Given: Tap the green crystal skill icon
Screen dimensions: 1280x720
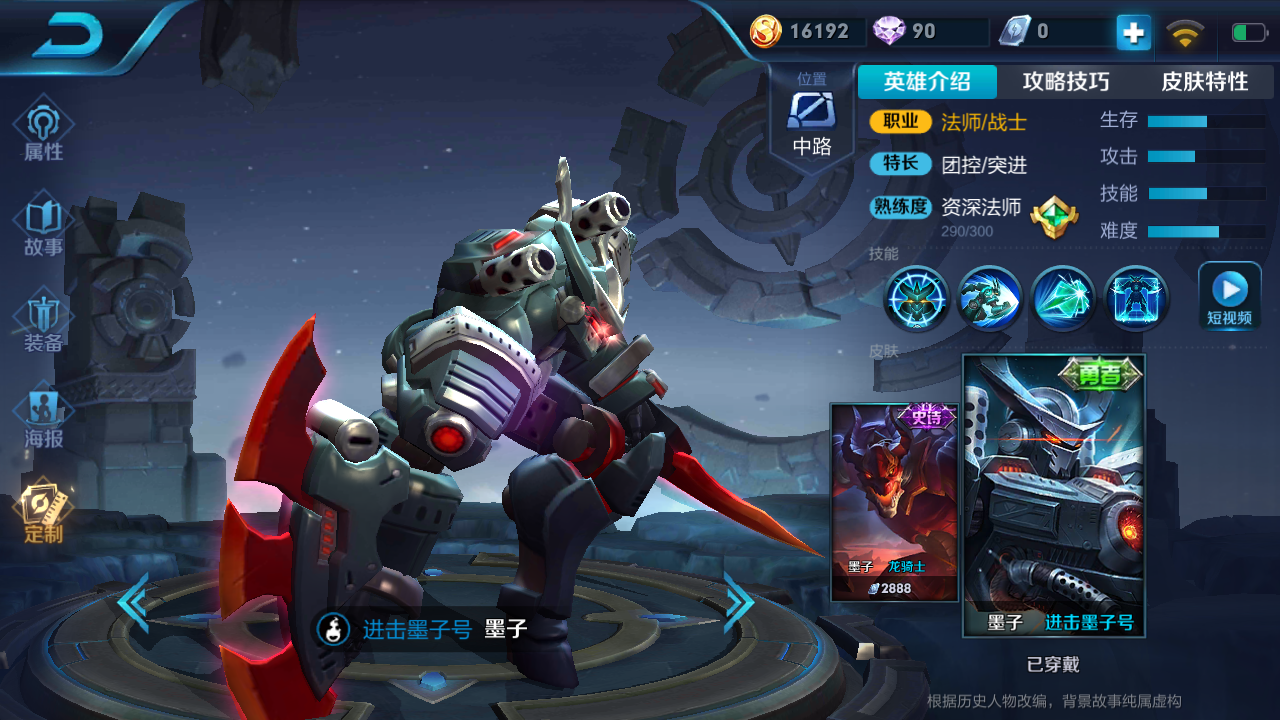Looking at the screenshot, I should coord(1063,298).
